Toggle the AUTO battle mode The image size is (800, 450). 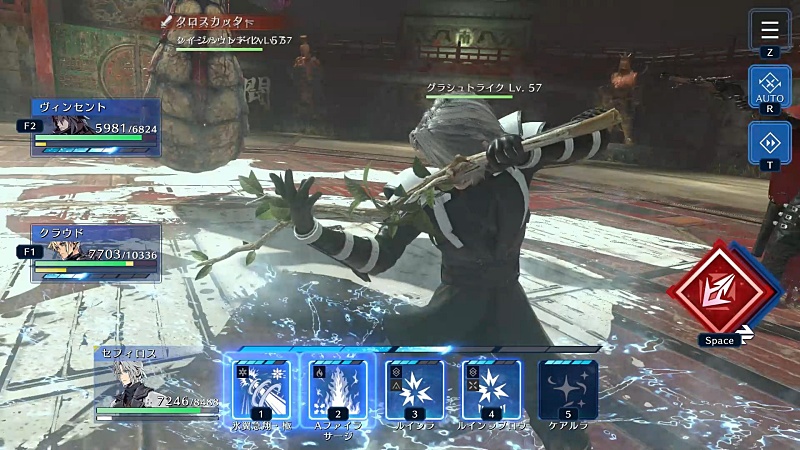pos(769,87)
